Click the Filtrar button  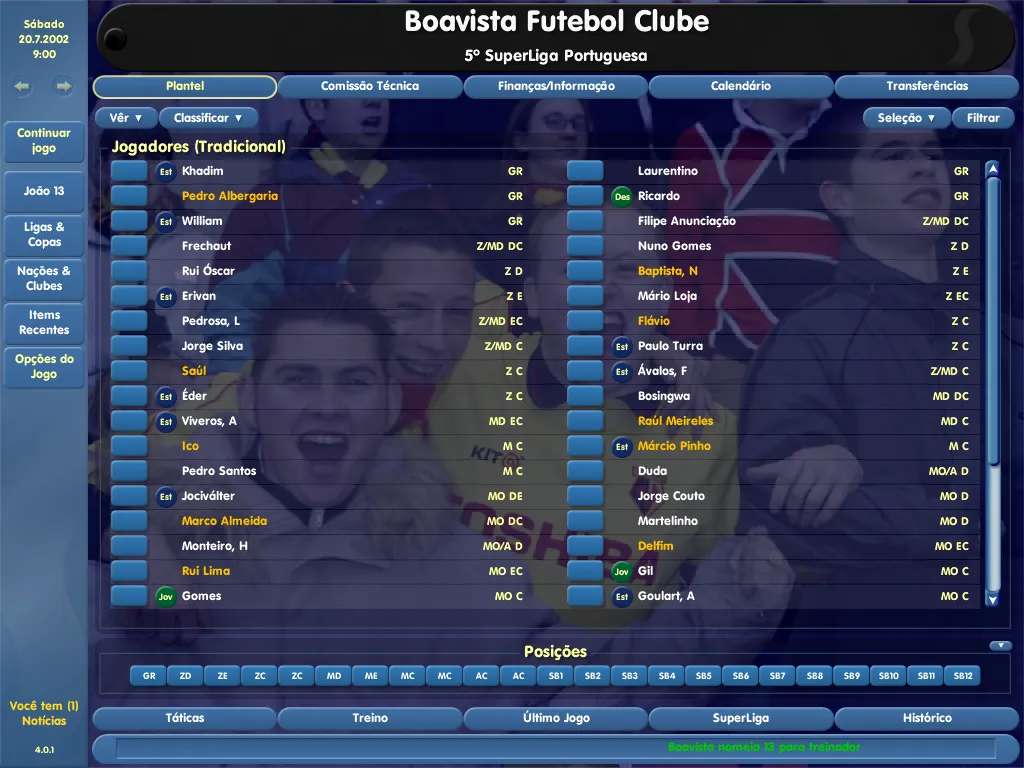[x=983, y=118]
